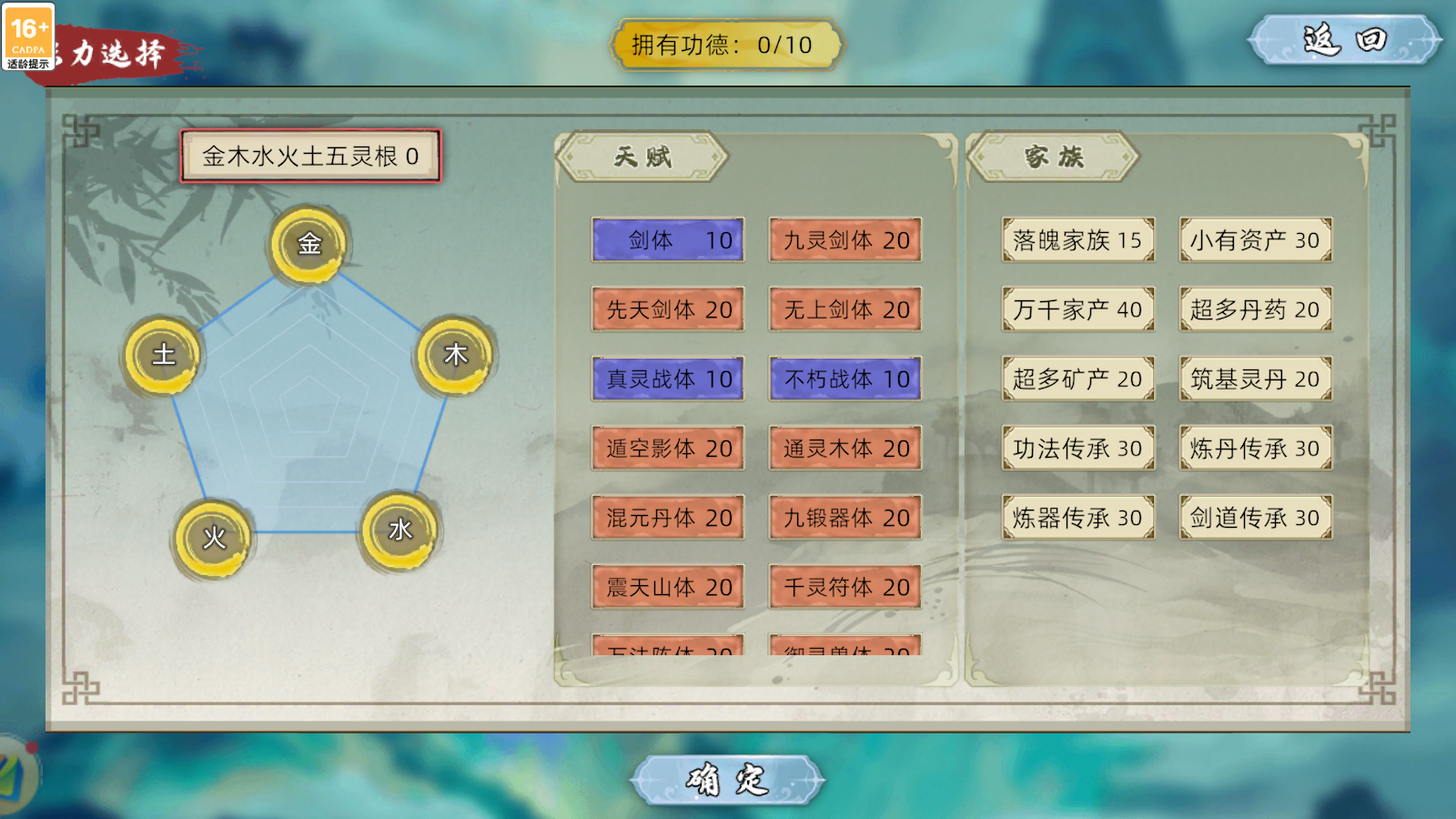Screen dimensions: 1456x819
Task: Pick the 九锻器体 20 talent
Action: point(845,518)
